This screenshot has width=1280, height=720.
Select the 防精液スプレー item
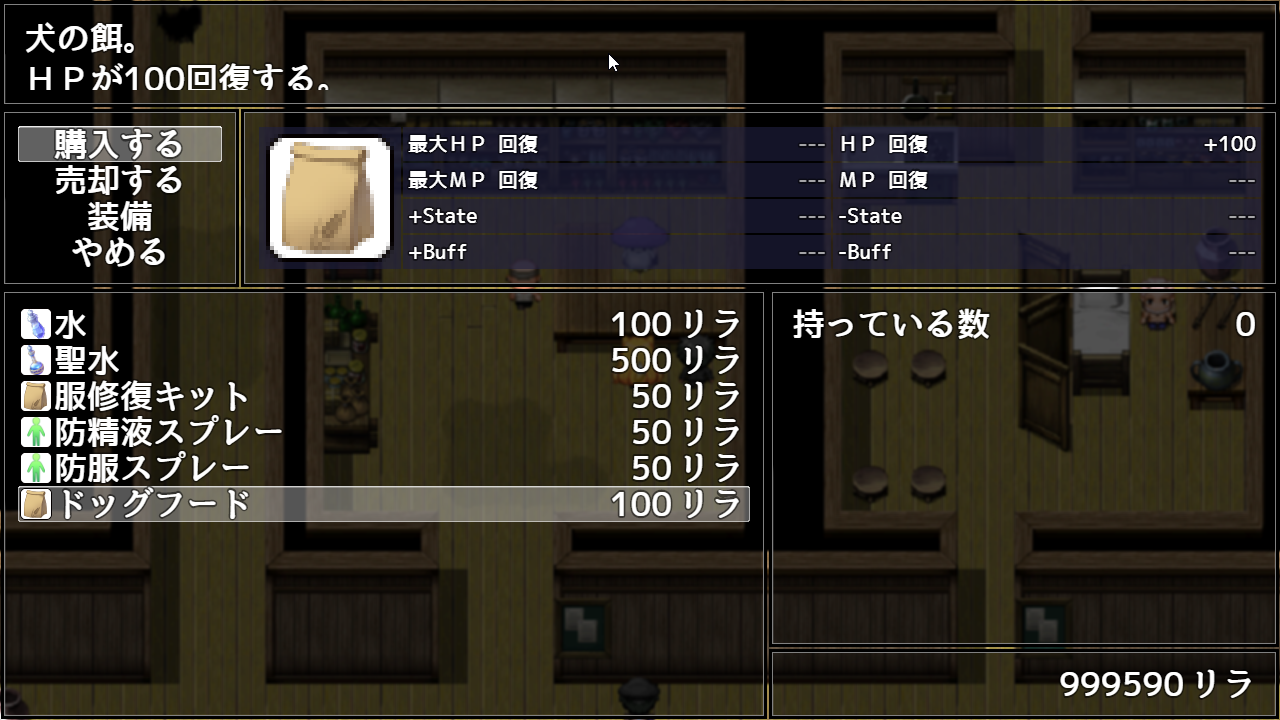(383, 433)
